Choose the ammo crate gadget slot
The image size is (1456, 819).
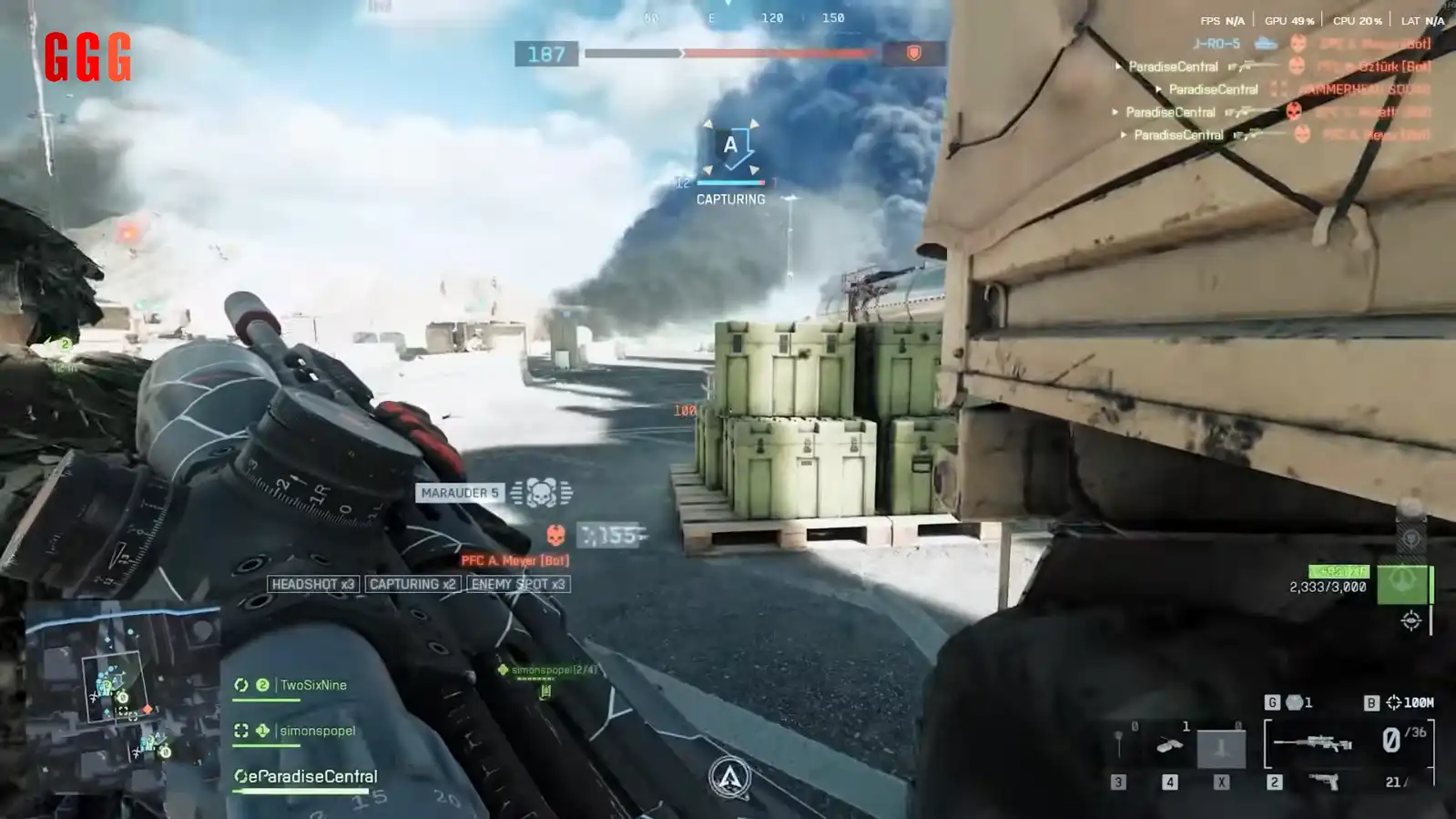(1170, 746)
